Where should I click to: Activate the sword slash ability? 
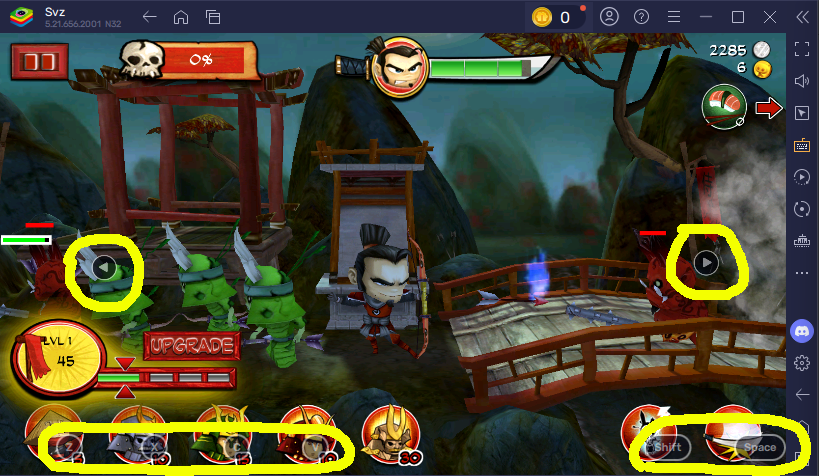[x=650, y=433]
